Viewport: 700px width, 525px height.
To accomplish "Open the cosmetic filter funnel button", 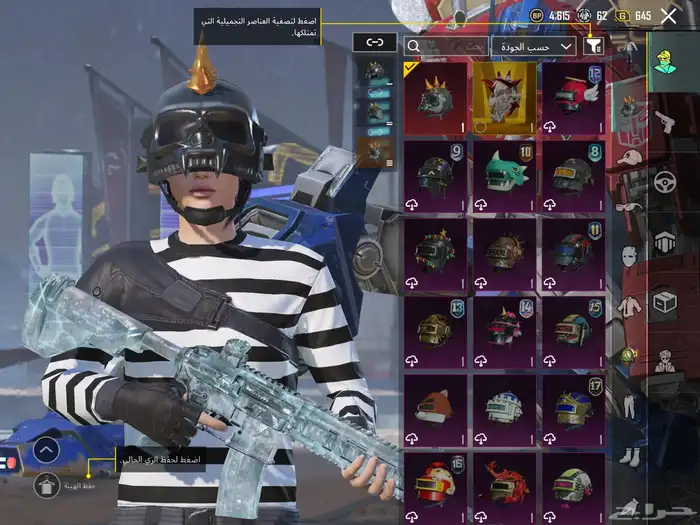I will tap(594, 45).
